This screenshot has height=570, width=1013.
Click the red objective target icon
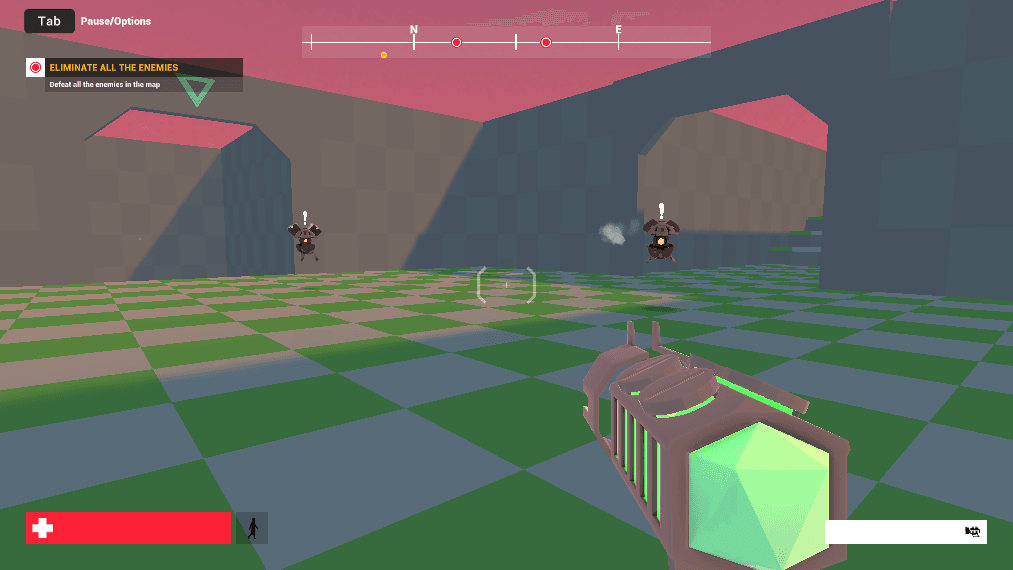[x=36, y=68]
